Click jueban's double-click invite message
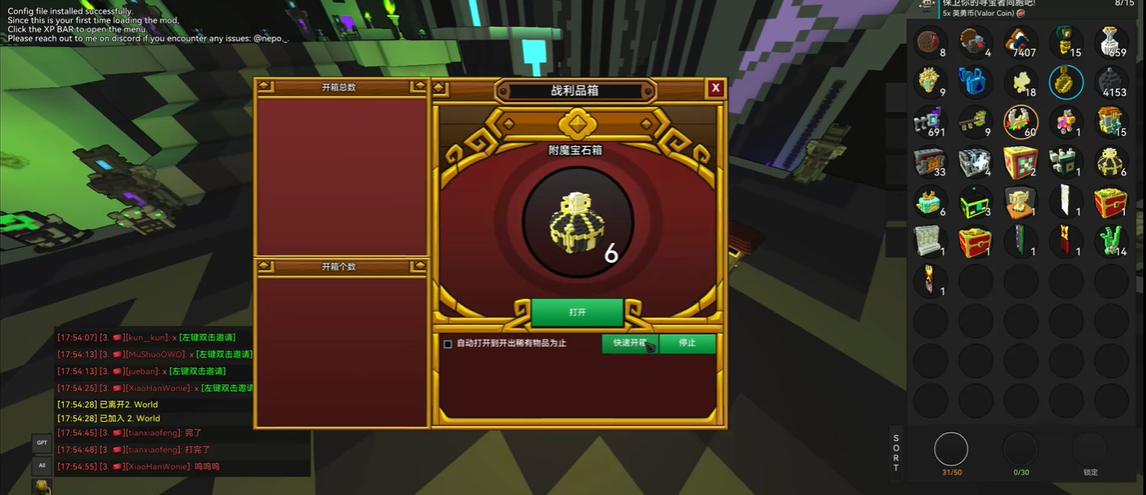The width and height of the screenshot is (1146, 495). tap(196, 371)
